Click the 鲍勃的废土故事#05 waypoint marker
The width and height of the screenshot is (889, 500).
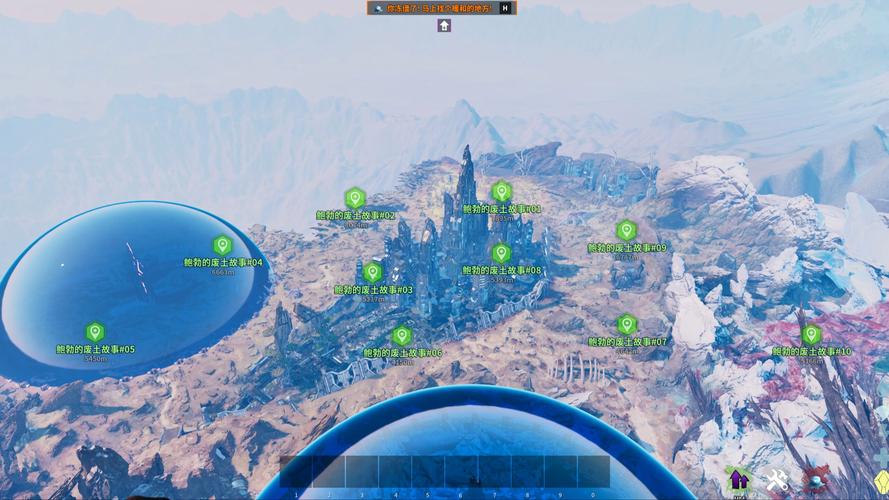coord(95,332)
